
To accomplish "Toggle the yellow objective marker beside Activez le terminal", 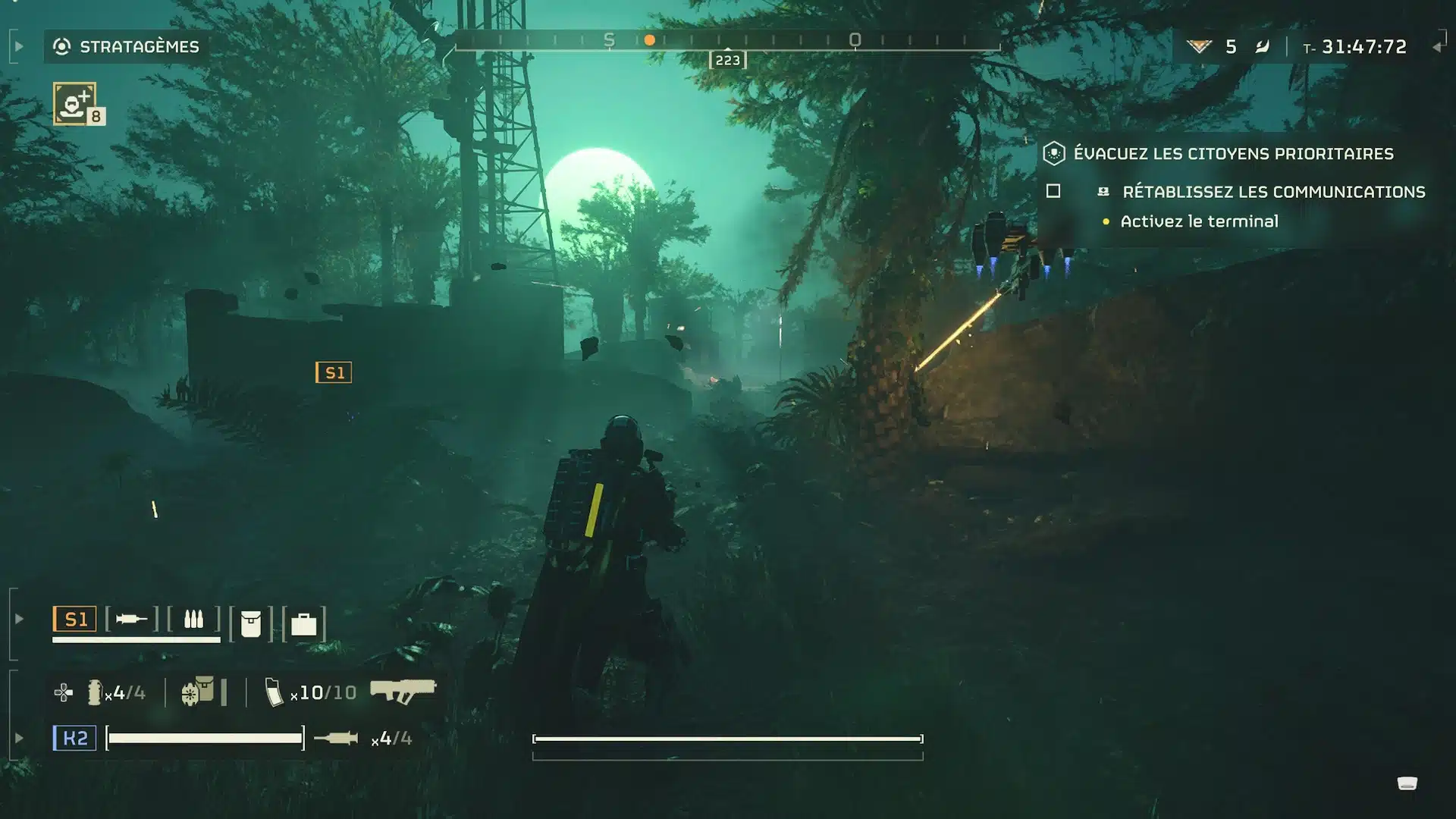I will pos(1107,221).
